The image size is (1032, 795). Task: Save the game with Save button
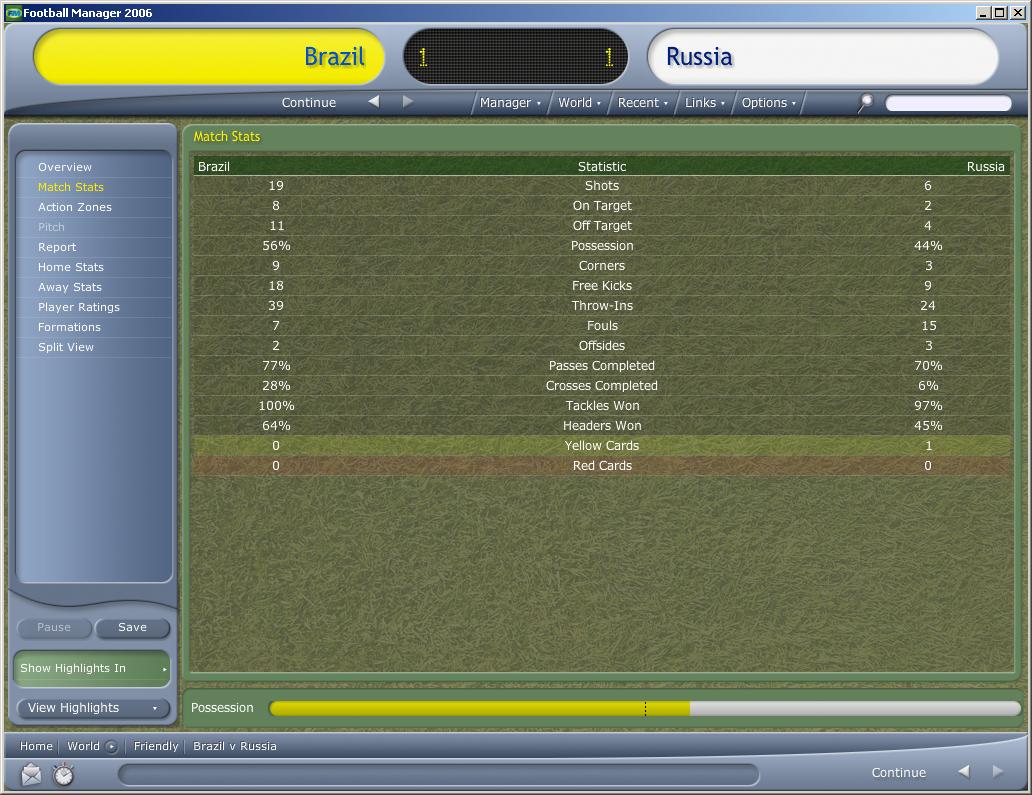click(x=132, y=628)
